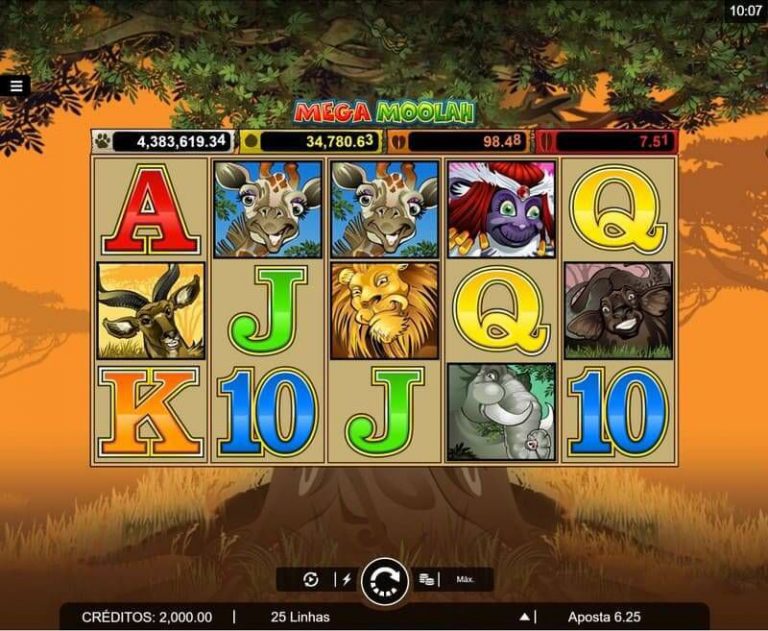Expand the bet panel with the up arrow
The image size is (768, 631).
(x=524, y=617)
